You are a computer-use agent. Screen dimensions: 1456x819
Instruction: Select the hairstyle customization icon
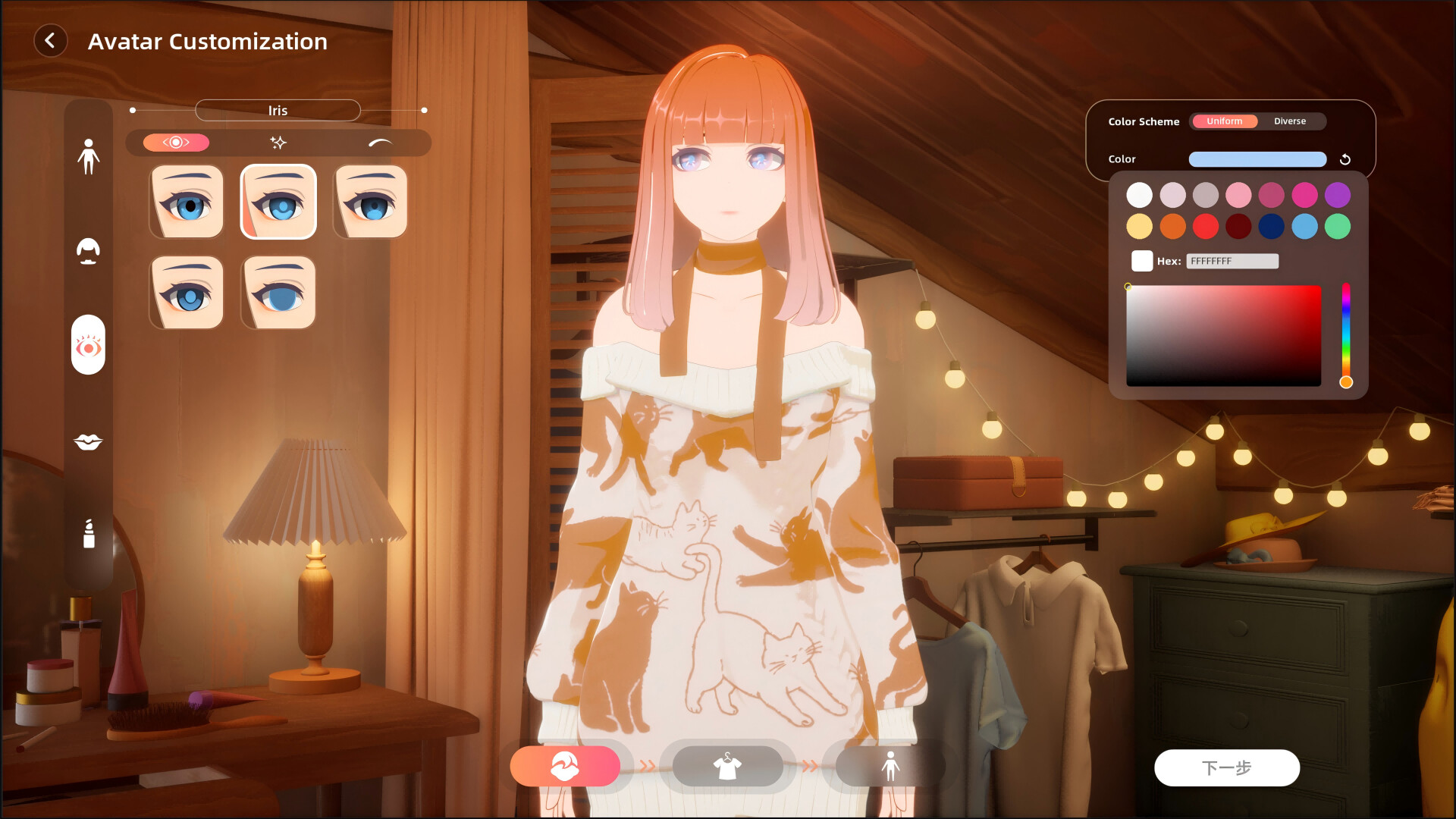89,252
